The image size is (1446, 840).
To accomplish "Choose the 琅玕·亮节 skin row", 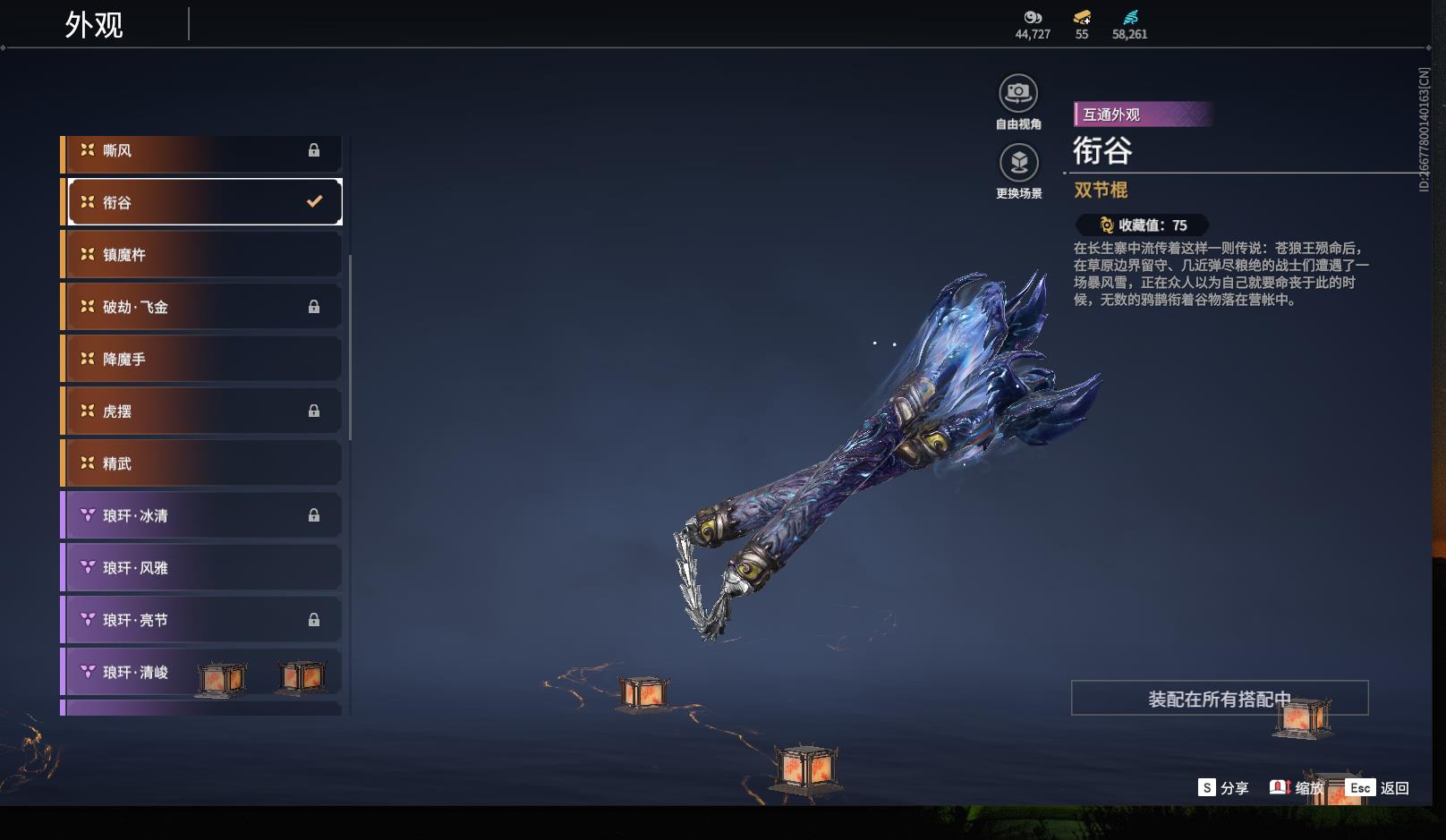I will [201, 620].
